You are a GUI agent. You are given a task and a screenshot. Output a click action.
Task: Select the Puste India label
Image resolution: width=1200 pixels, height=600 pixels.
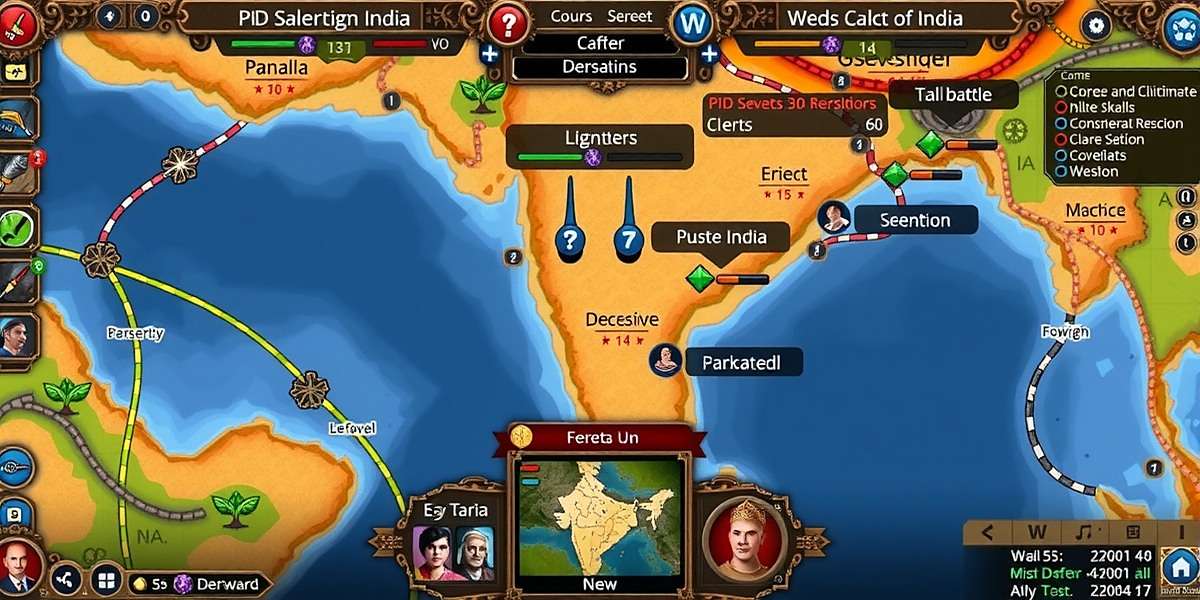pyautogui.click(x=721, y=237)
